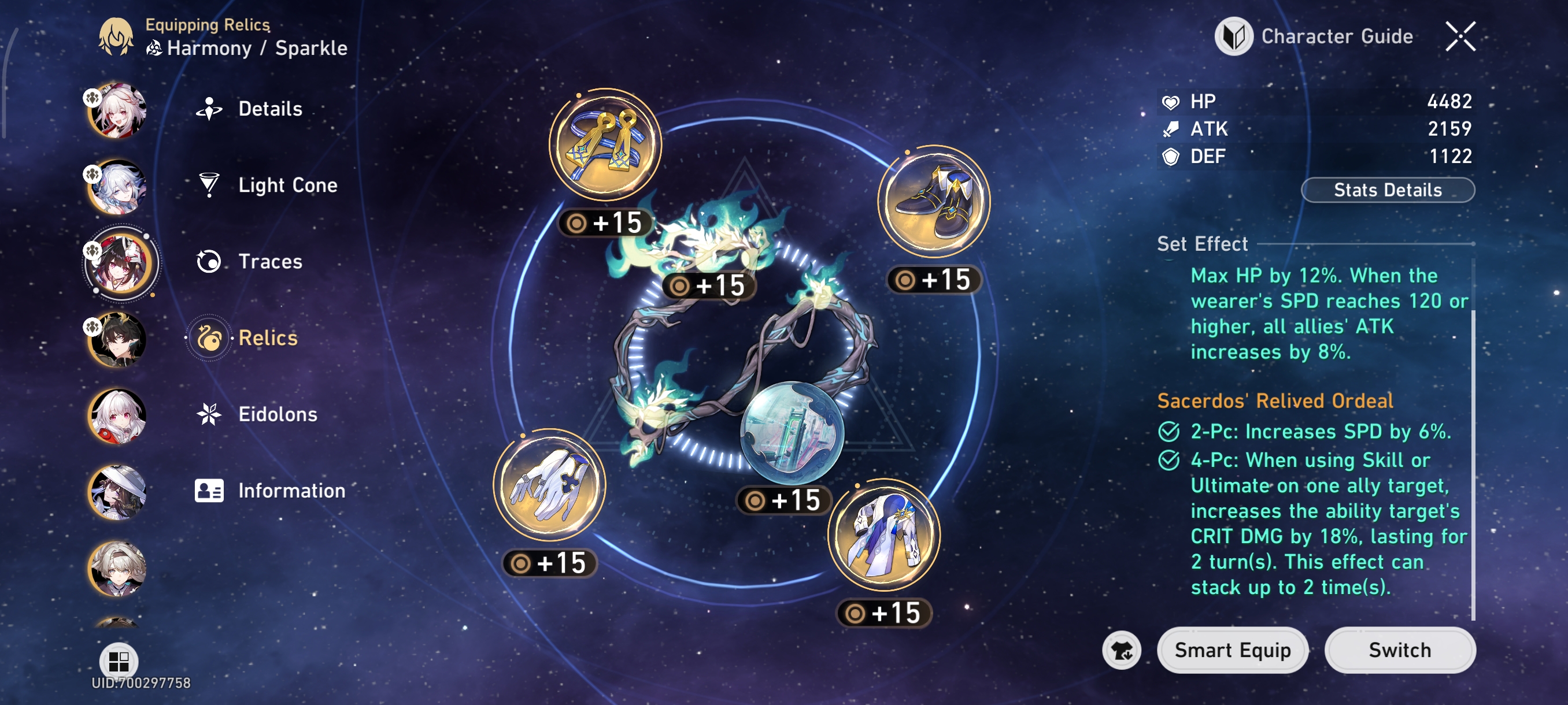Select the planar sphere ornament

coord(791,432)
